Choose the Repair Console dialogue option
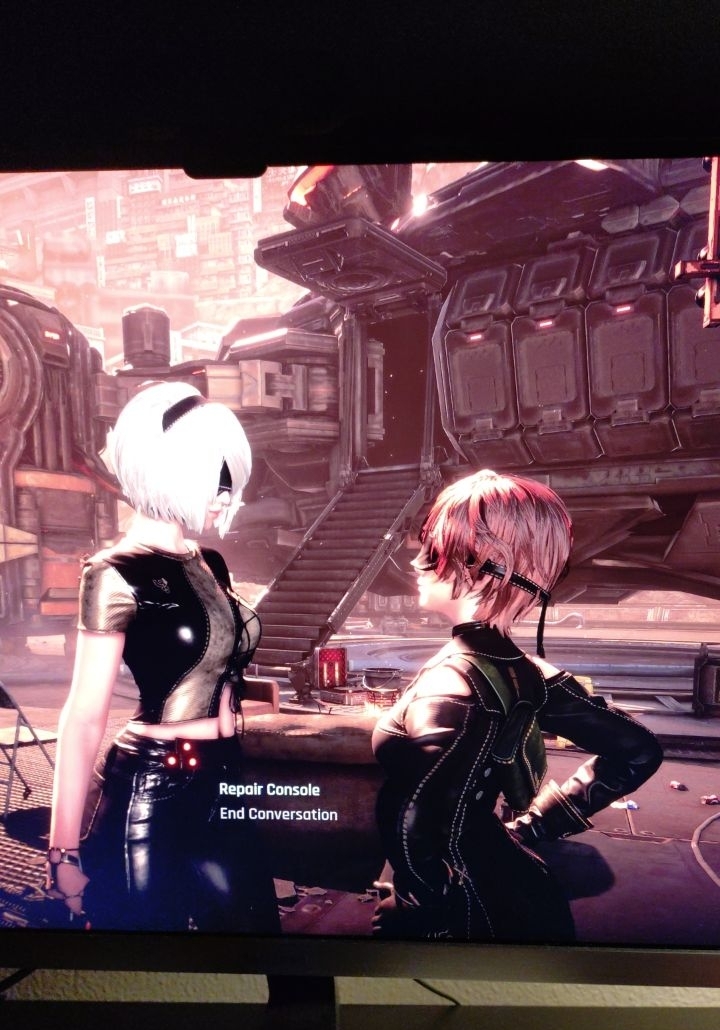720x1030 pixels. (269, 789)
